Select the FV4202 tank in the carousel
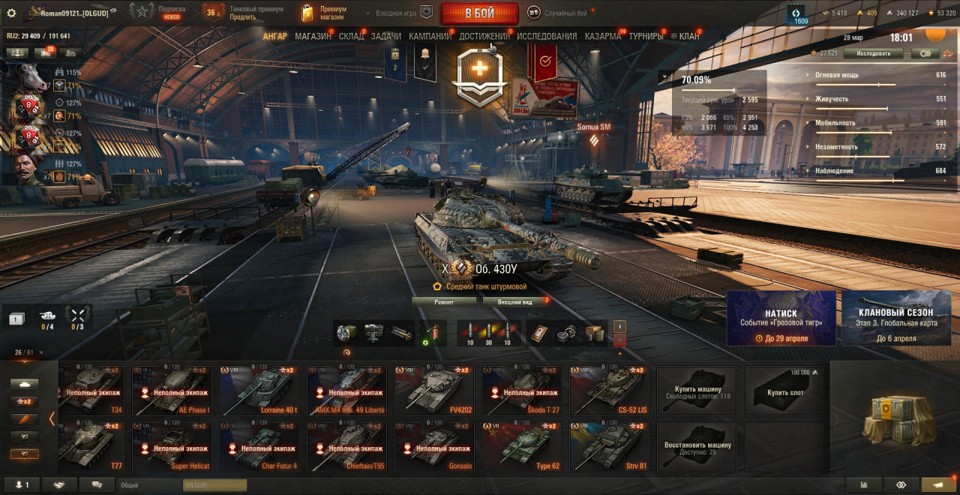 coord(433,390)
